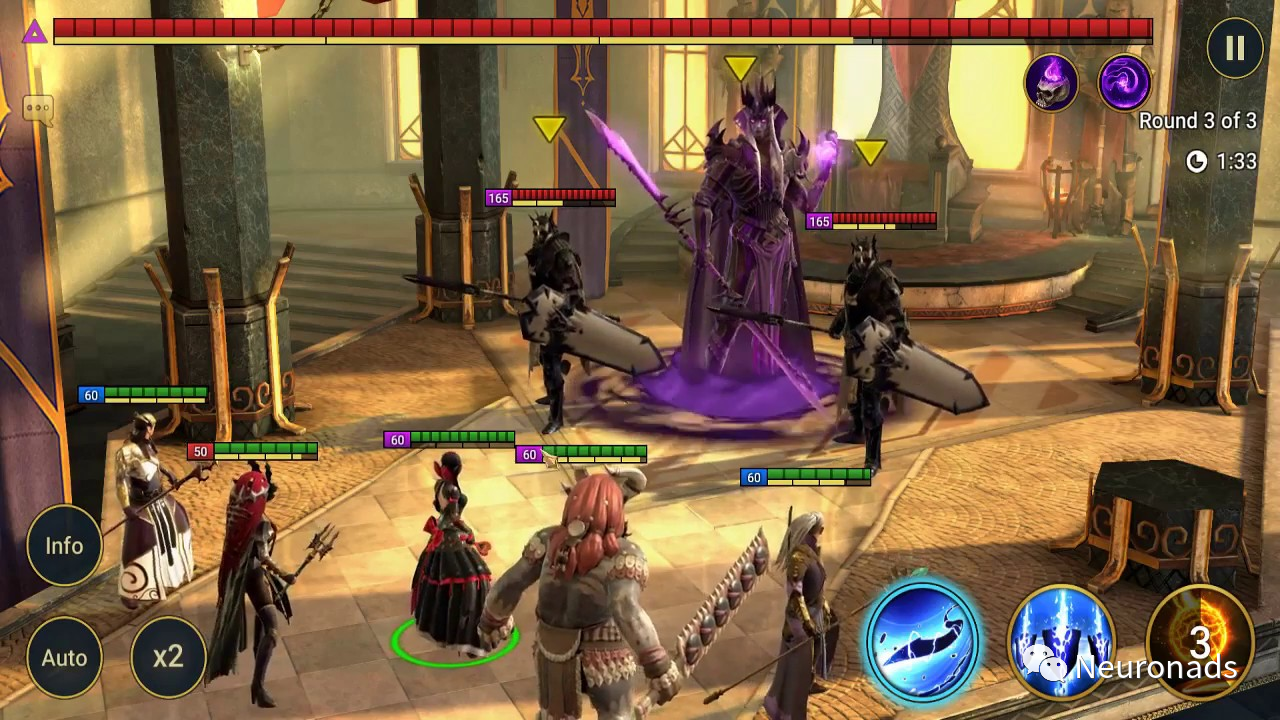
Task: Activate the blue lightning skill
Action: pyautogui.click(x=1061, y=639)
